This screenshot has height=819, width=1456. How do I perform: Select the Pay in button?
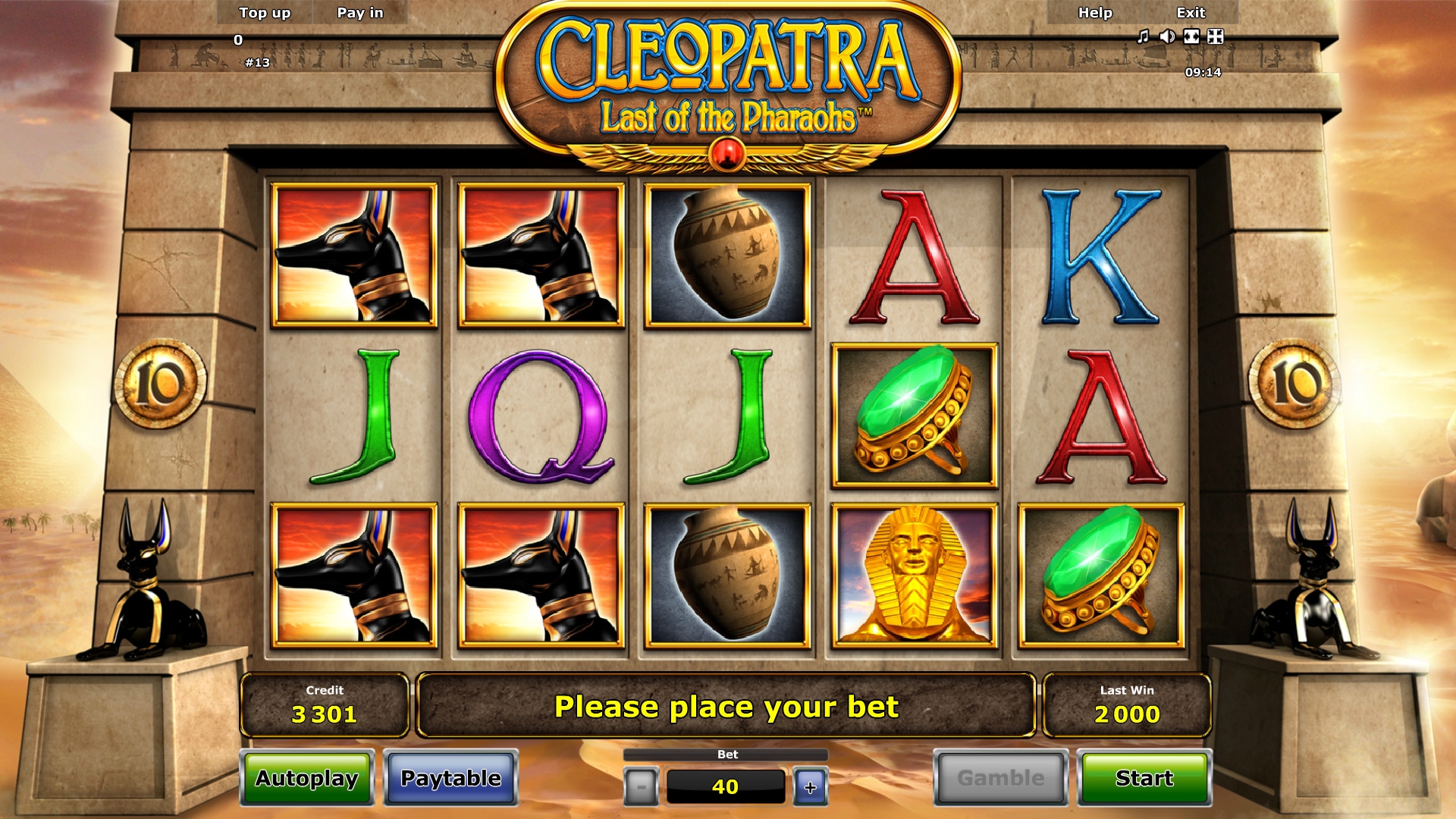coord(360,13)
